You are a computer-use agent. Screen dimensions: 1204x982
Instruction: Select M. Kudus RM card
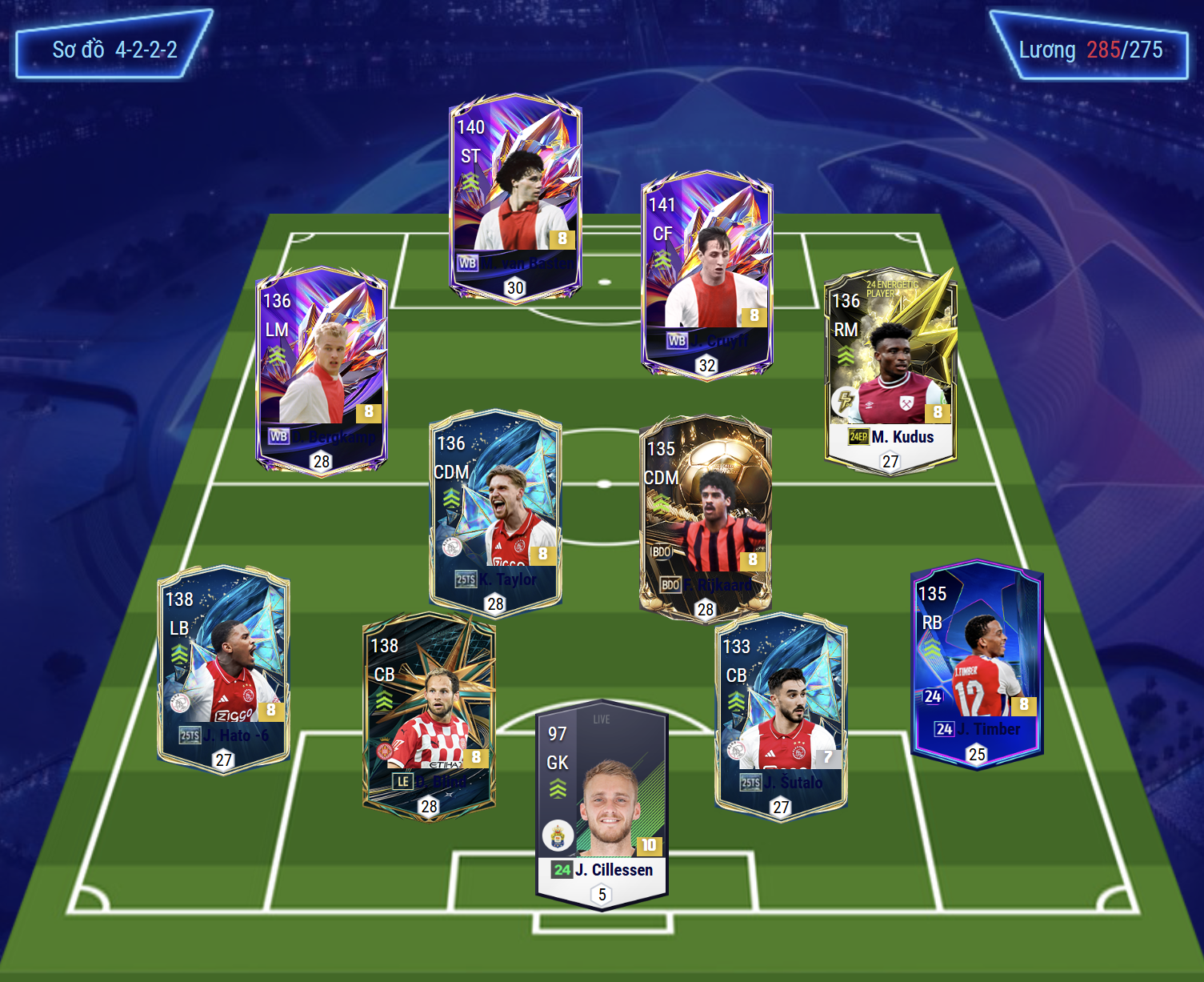890,370
